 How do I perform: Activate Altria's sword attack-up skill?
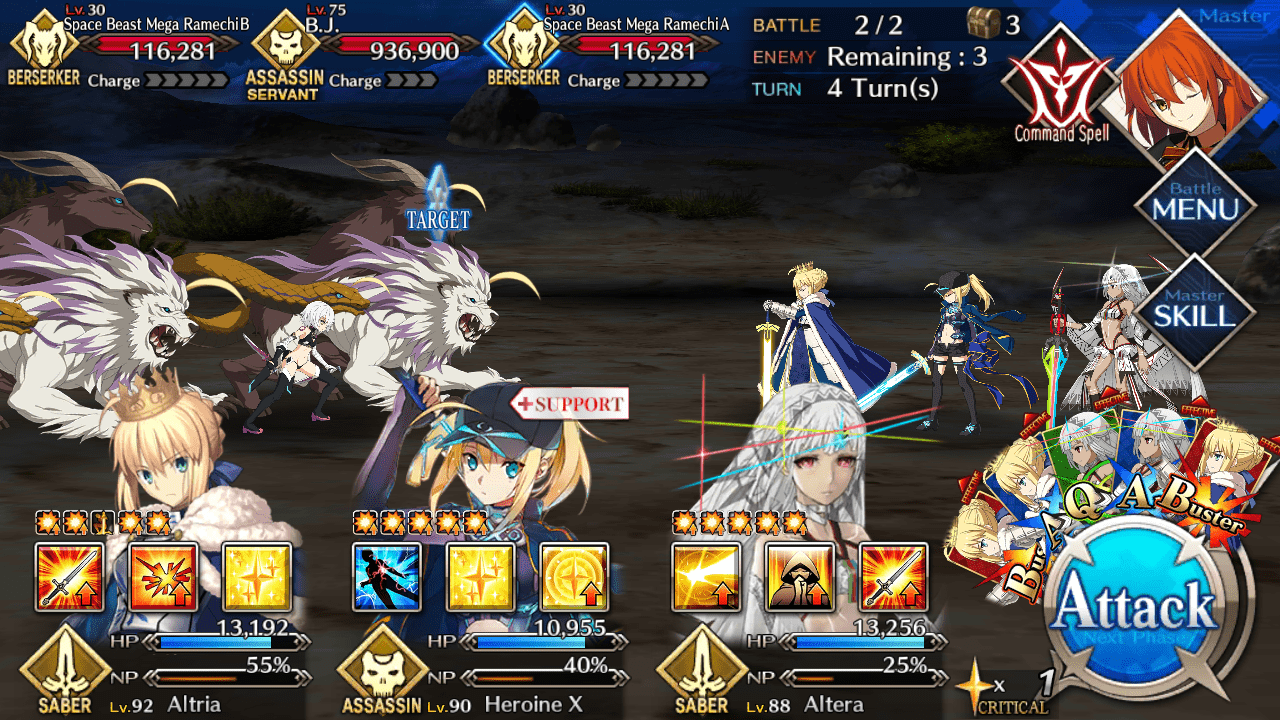point(69,577)
